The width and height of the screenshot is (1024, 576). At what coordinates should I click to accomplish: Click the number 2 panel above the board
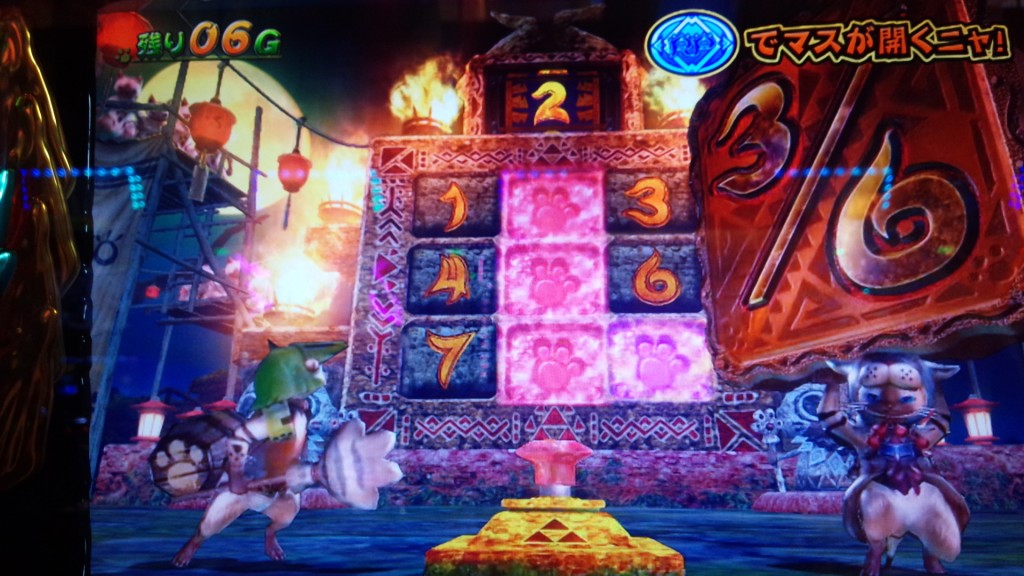click(551, 103)
